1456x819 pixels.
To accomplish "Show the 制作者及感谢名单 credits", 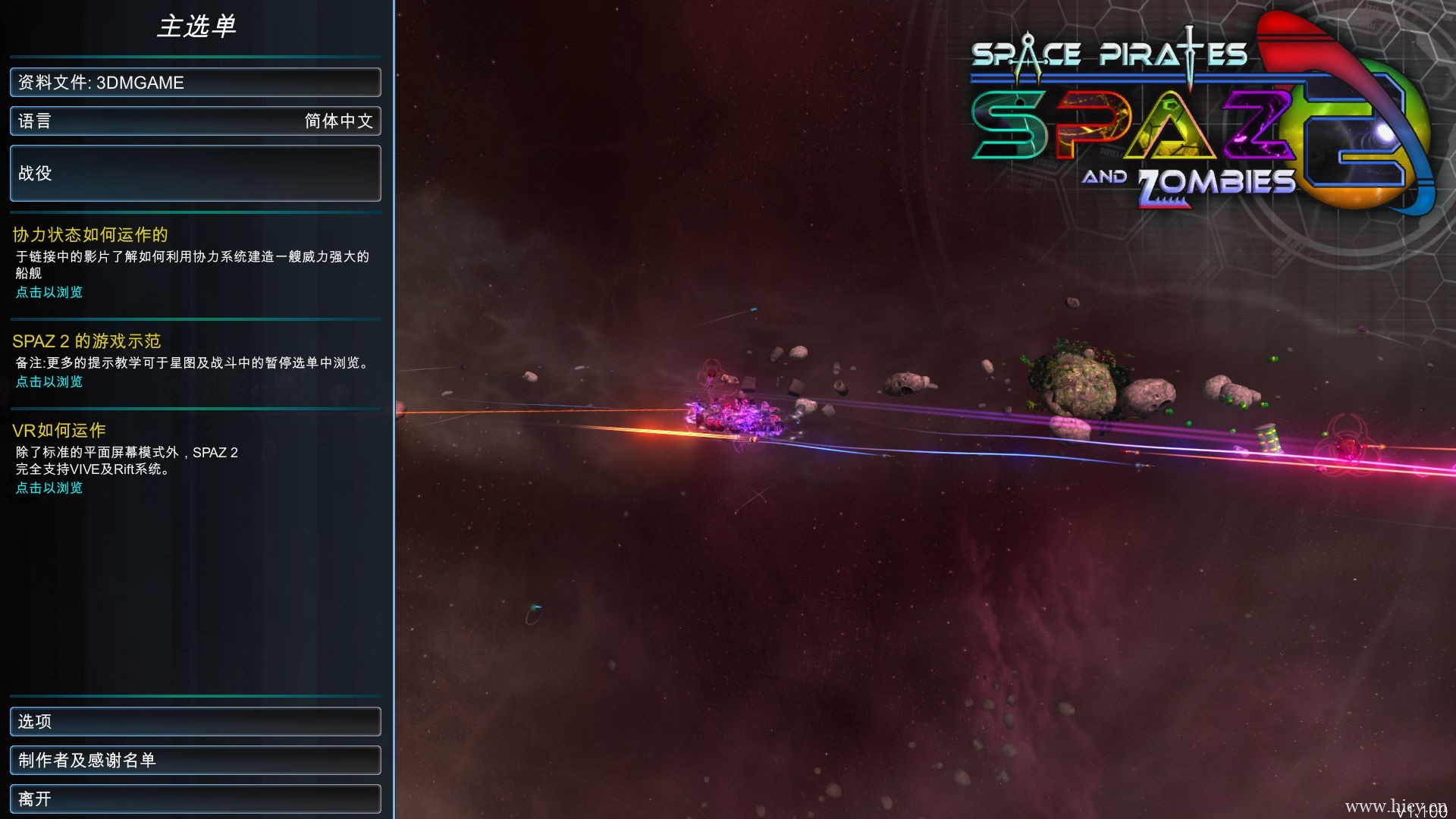I will click(x=195, y=761).
